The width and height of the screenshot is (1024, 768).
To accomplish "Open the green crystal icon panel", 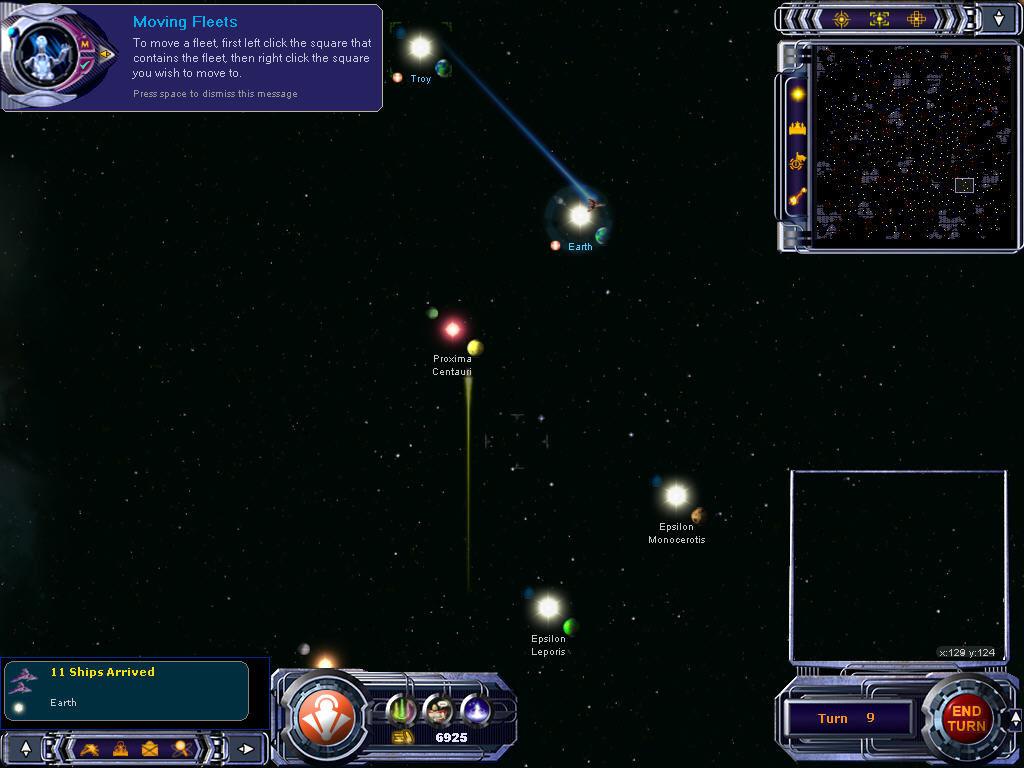I will pos(401,709).
